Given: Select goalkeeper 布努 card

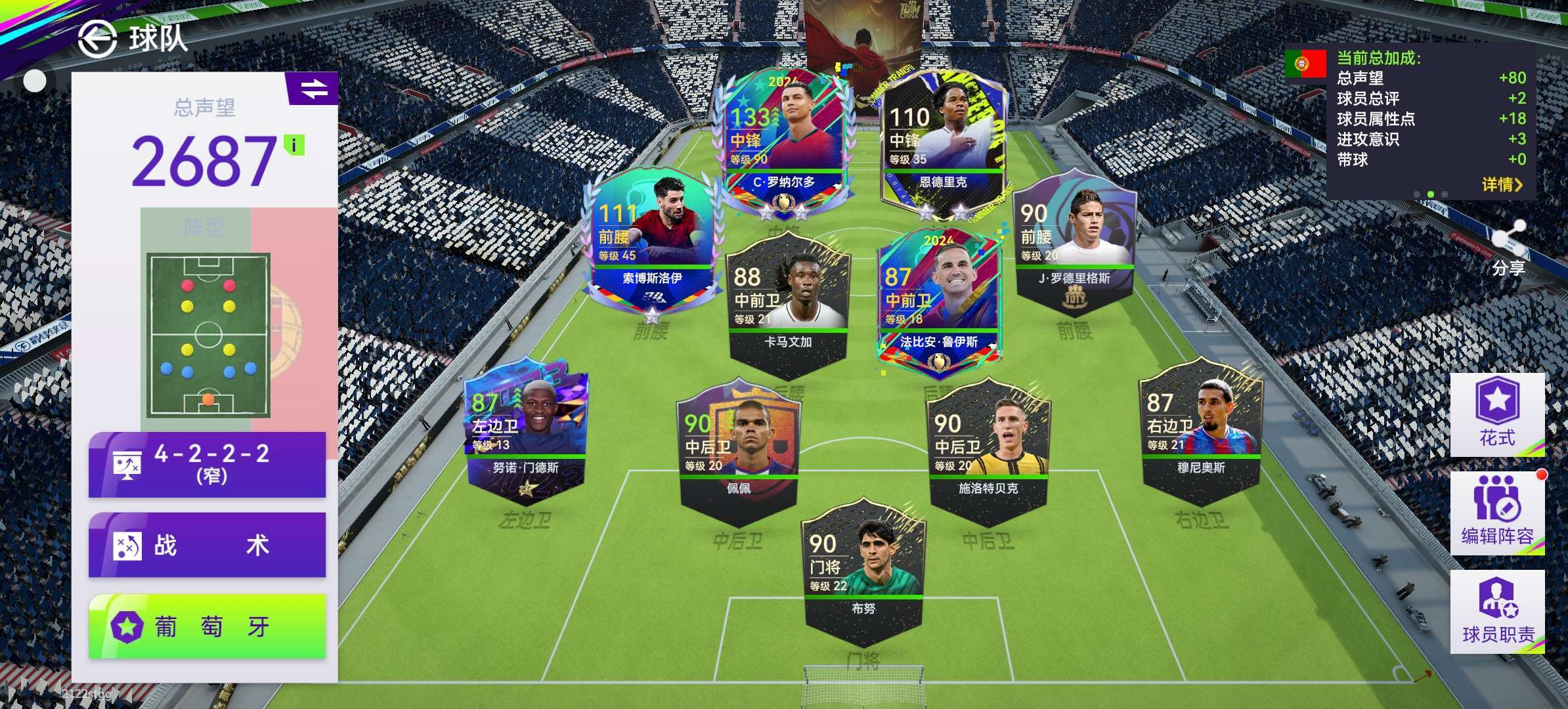Looking at the screenshot, I should pyautogui.click(x=863, y=571).
